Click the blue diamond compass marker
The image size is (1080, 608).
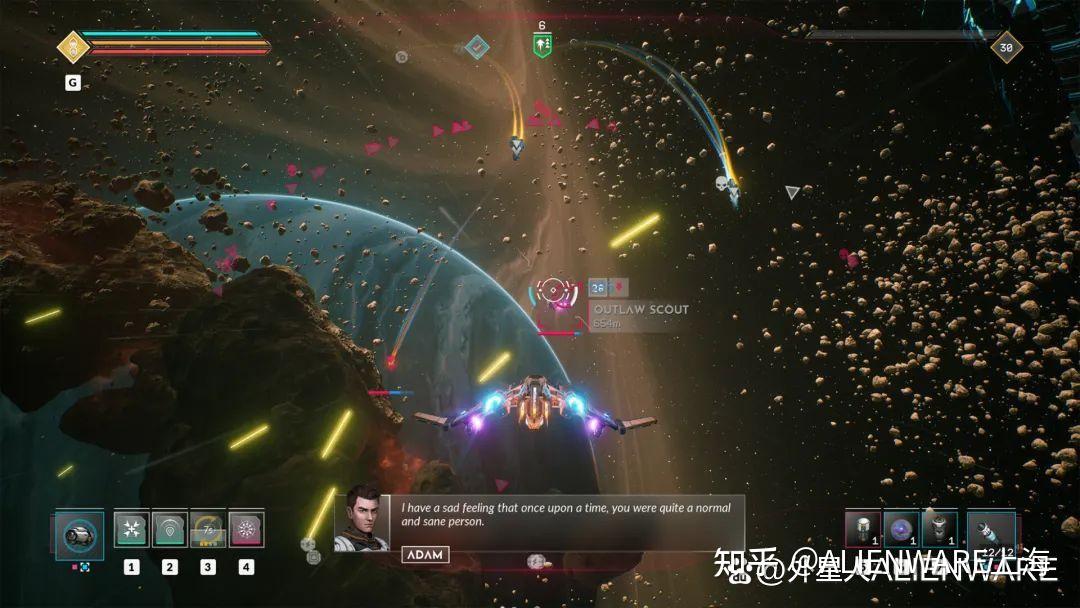coord(478,46)
